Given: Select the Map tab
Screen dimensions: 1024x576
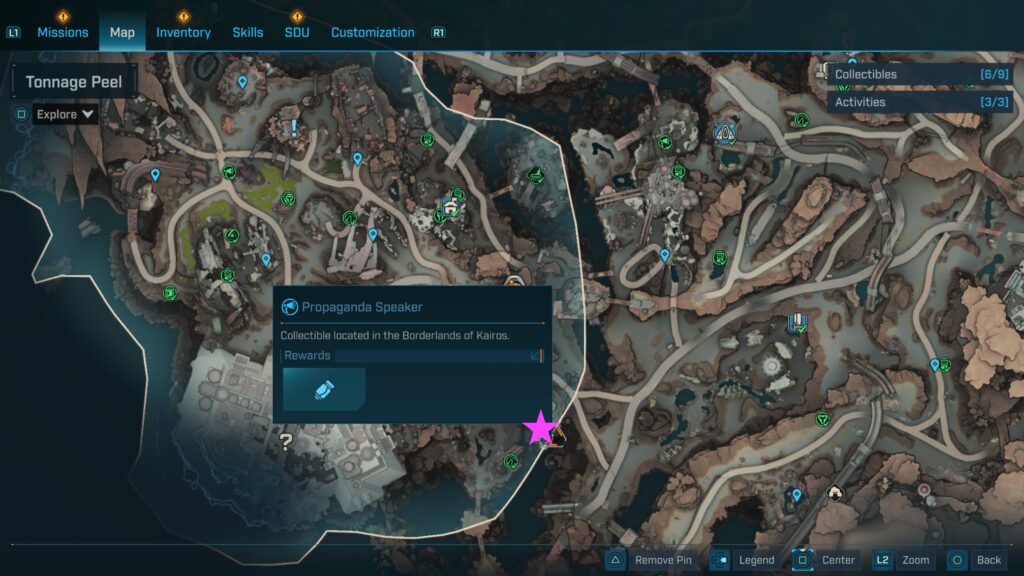Looking at the screenshot, I should tap(122, 32).
